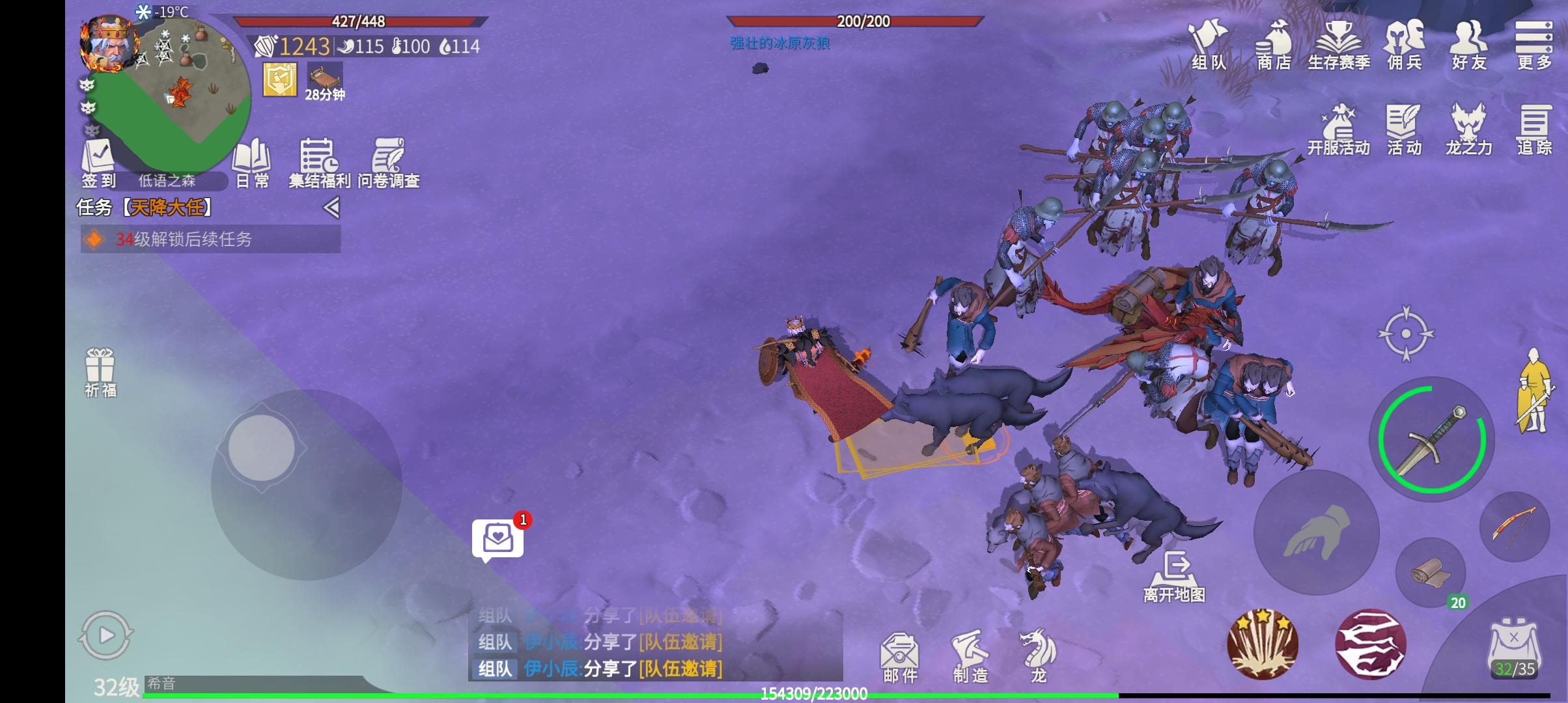Open the 追踪 tracking list
This screenshot has height=703, width=1568.
tap(1534, 130)
